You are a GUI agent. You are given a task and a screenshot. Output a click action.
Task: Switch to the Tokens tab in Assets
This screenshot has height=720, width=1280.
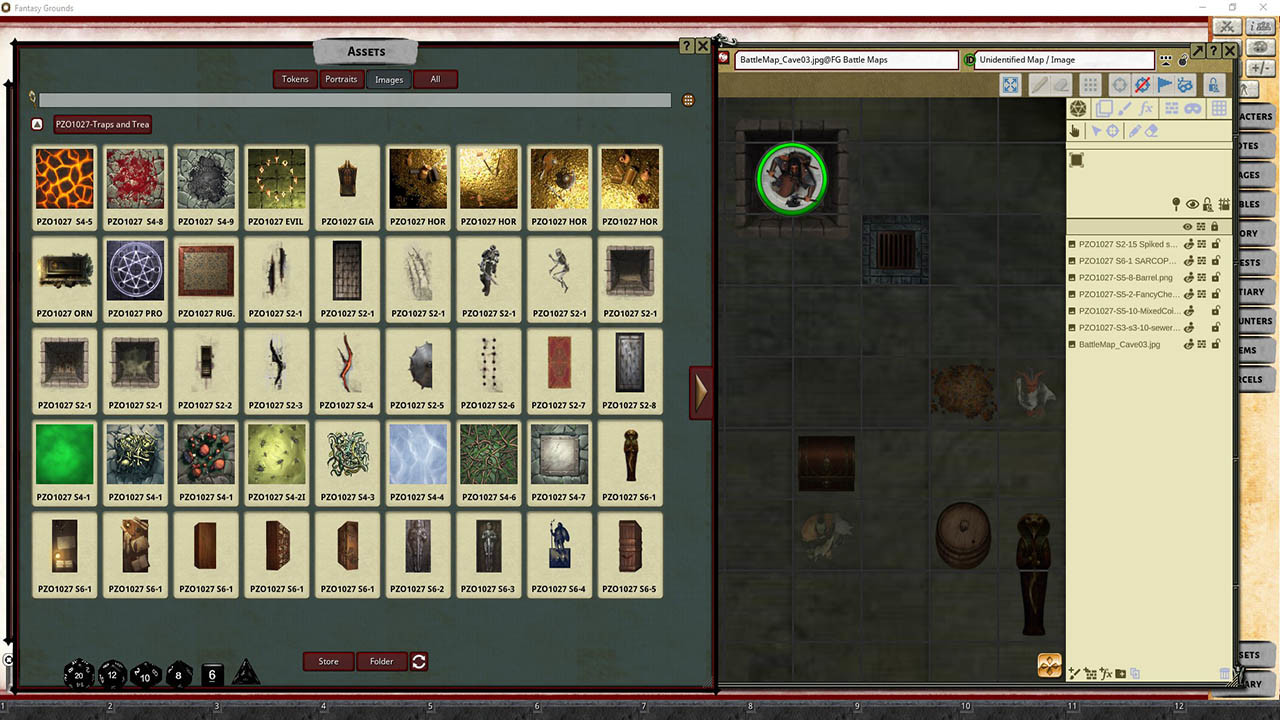pyautogui.click(x=294, y=79)
